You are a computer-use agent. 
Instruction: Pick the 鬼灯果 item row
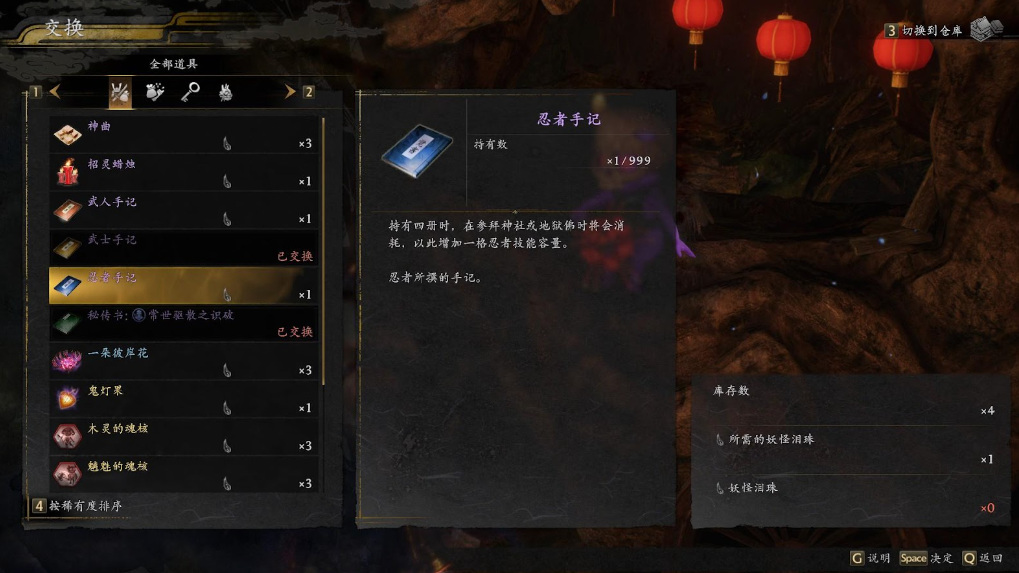(185, 398)
